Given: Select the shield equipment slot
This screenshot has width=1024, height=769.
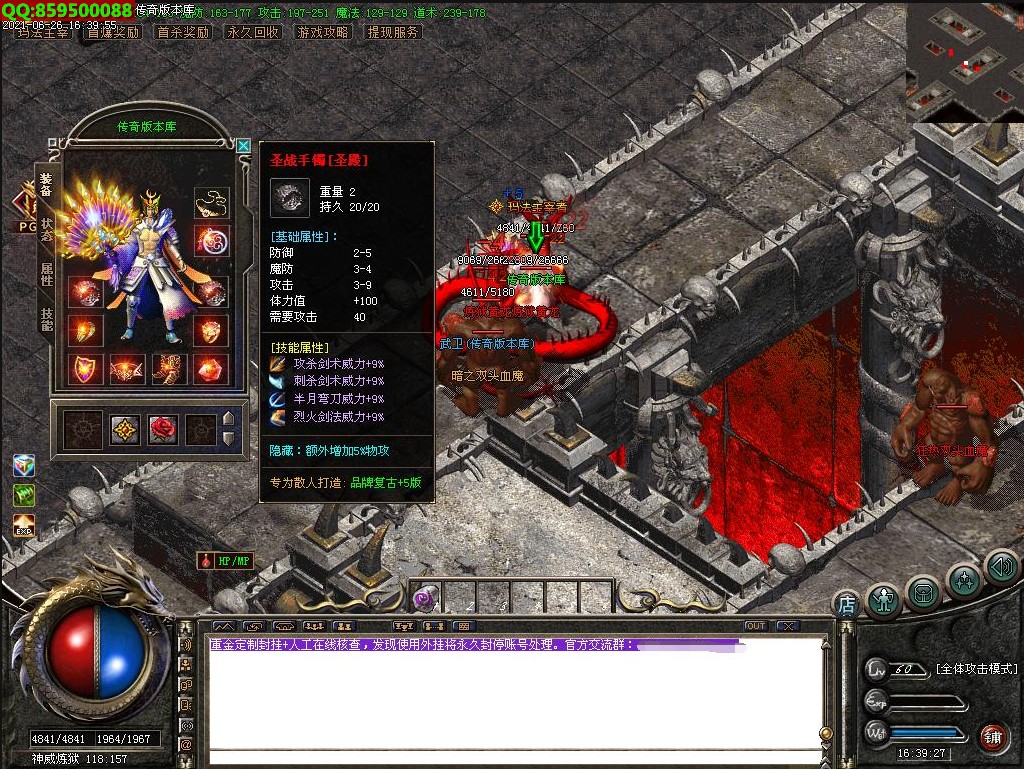Looking at the screenshot, I should [85, 369].
